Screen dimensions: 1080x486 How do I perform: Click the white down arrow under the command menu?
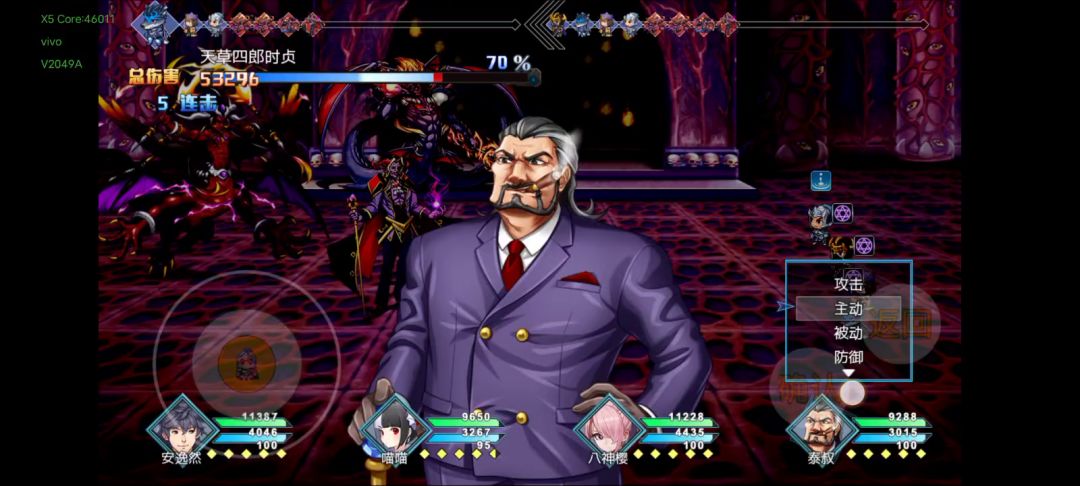[x=849, y=374]
